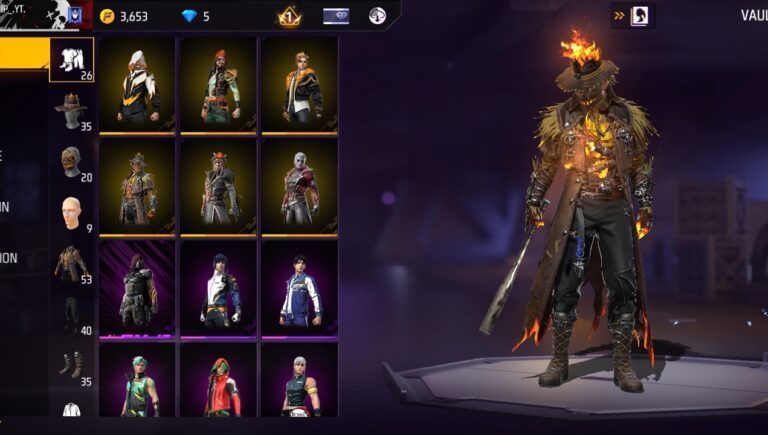The width and height of the screenshot is (768, 435).
Task: Select the dark hooded tactical armor outfit
Action: coord(137,288)
